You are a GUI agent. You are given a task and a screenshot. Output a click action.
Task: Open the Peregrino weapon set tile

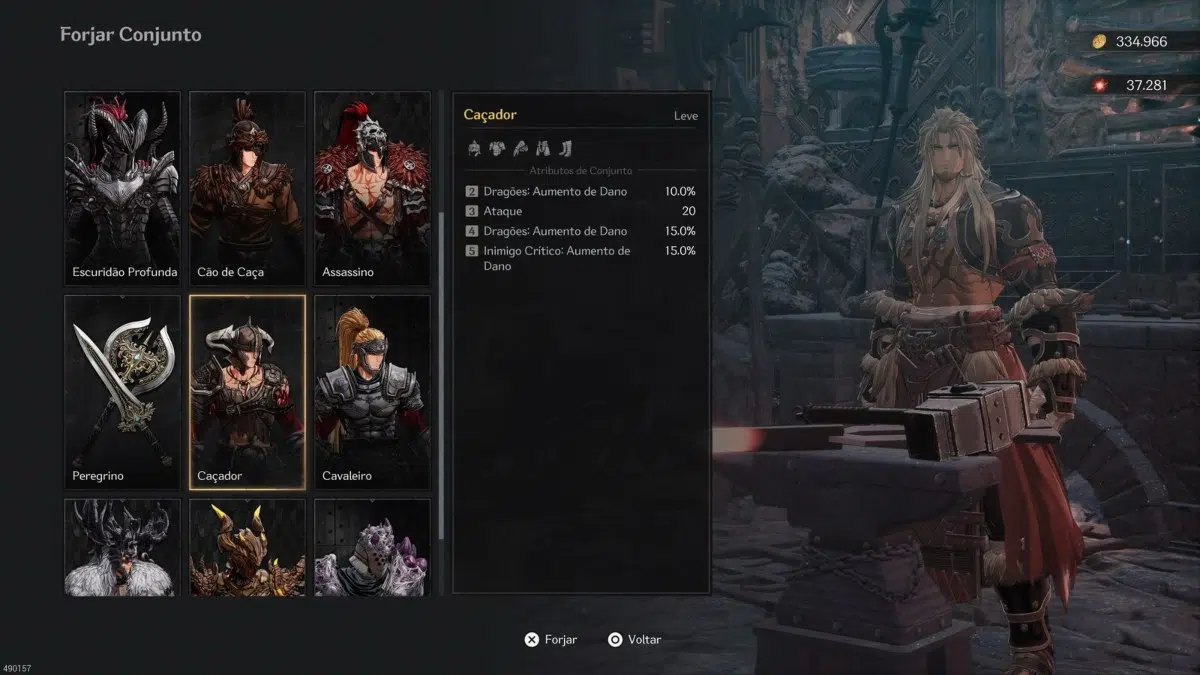(x=123, y=392)
